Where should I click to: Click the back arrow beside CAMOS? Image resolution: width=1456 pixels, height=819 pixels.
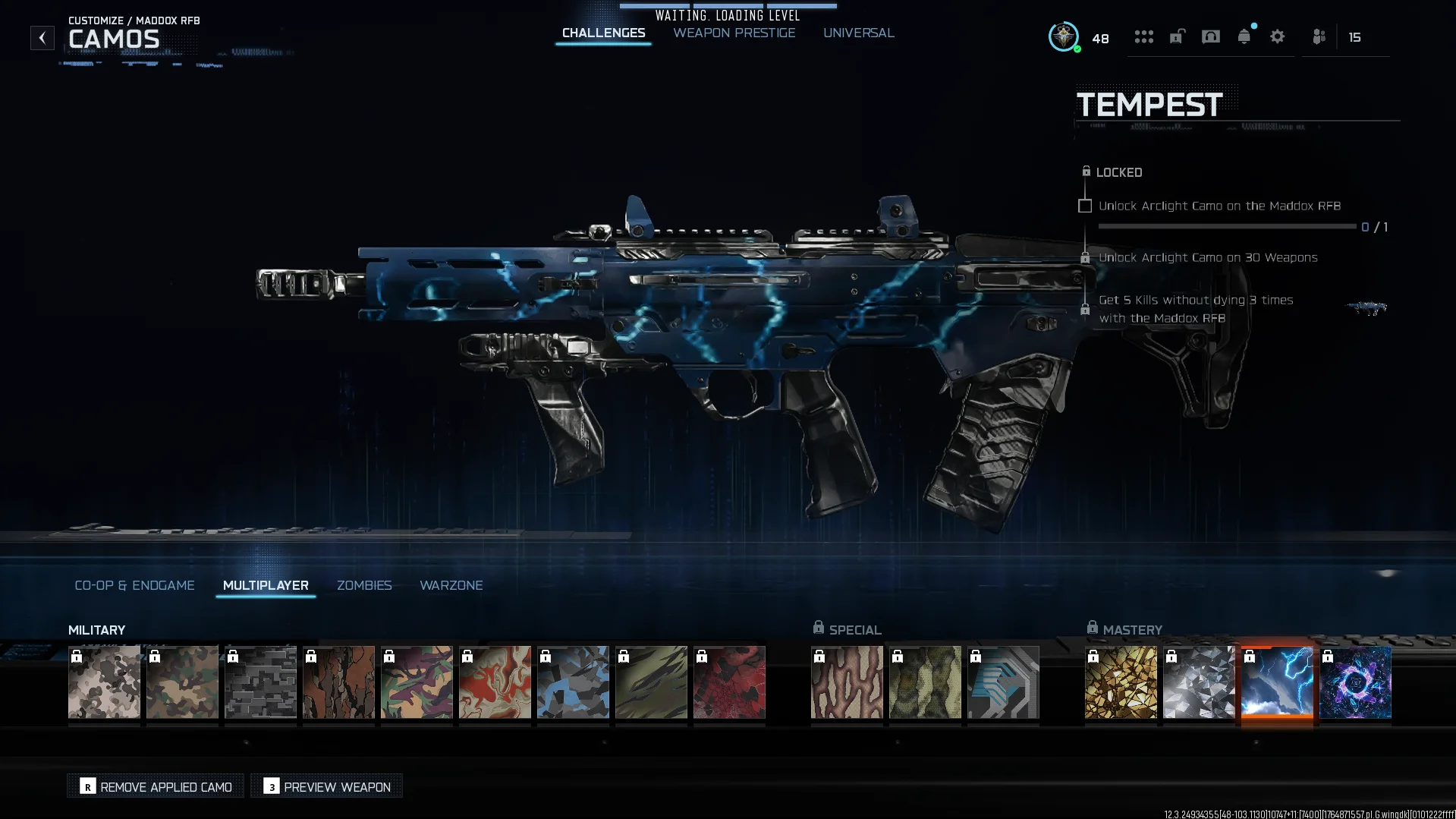click(x=42, y=37)
